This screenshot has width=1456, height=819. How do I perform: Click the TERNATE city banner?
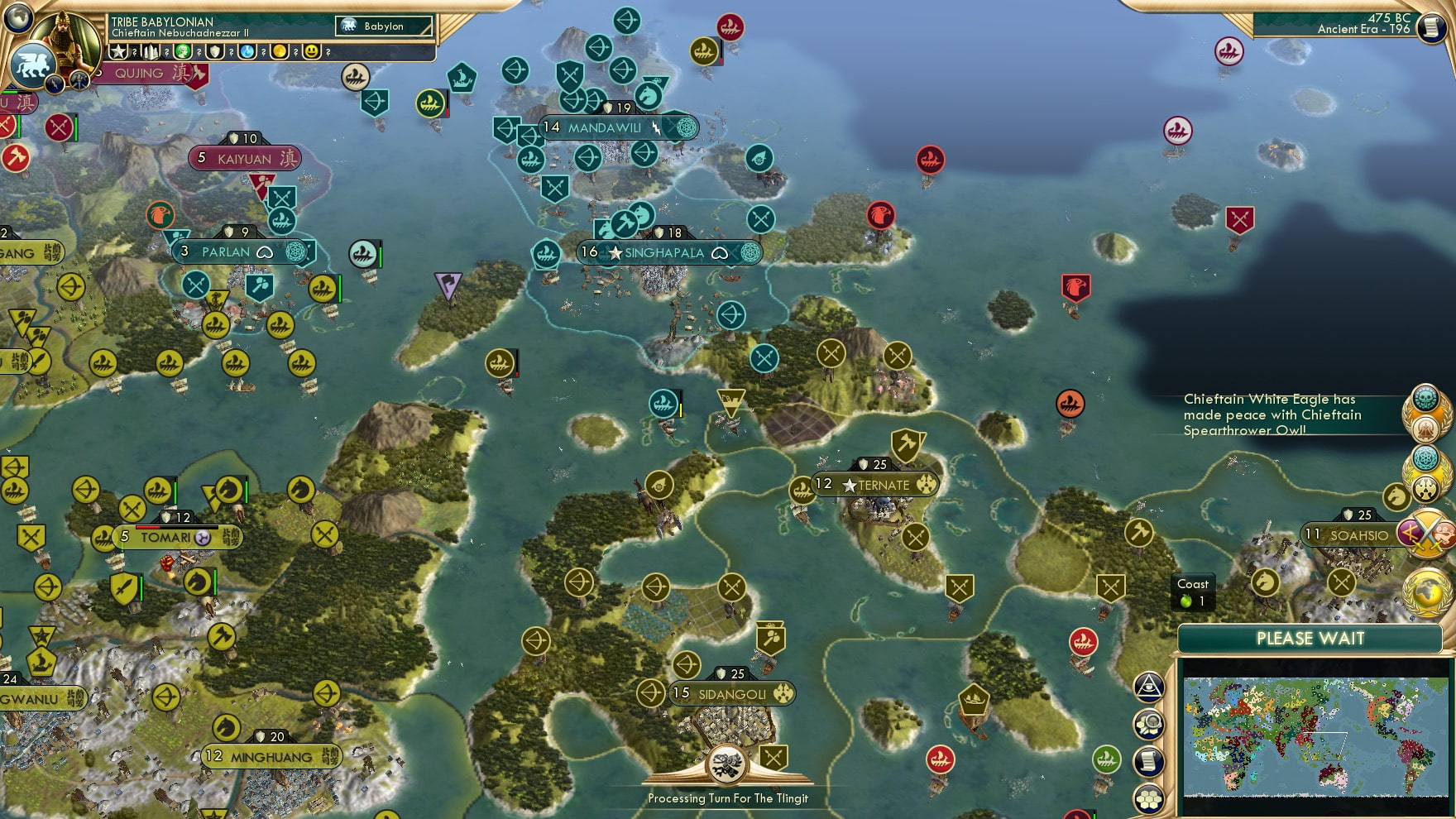pyautogui.click(x=877, y=485)
